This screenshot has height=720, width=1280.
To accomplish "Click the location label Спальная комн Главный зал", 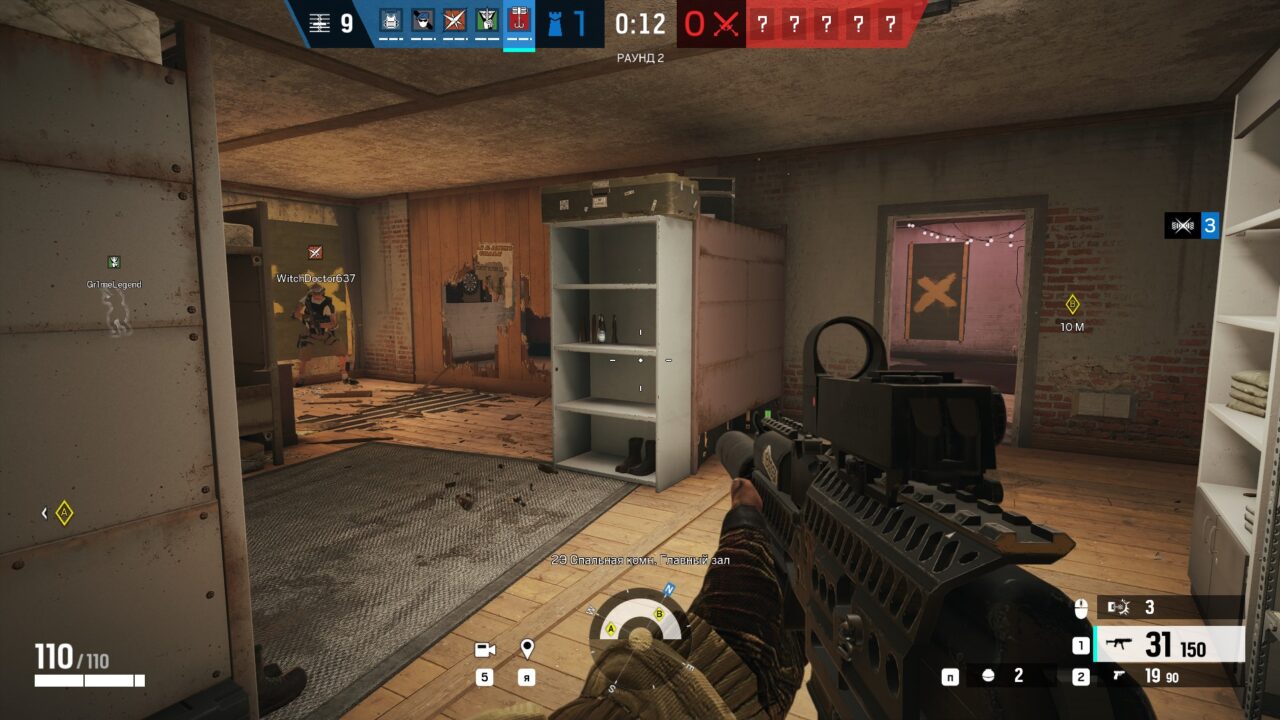I will (640, 560).
